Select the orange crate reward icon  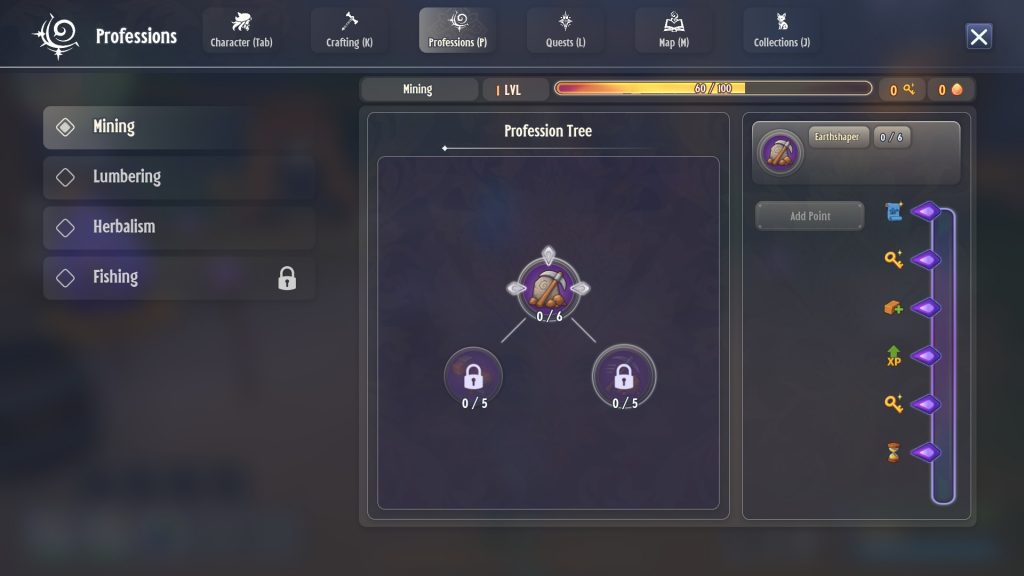893,308
